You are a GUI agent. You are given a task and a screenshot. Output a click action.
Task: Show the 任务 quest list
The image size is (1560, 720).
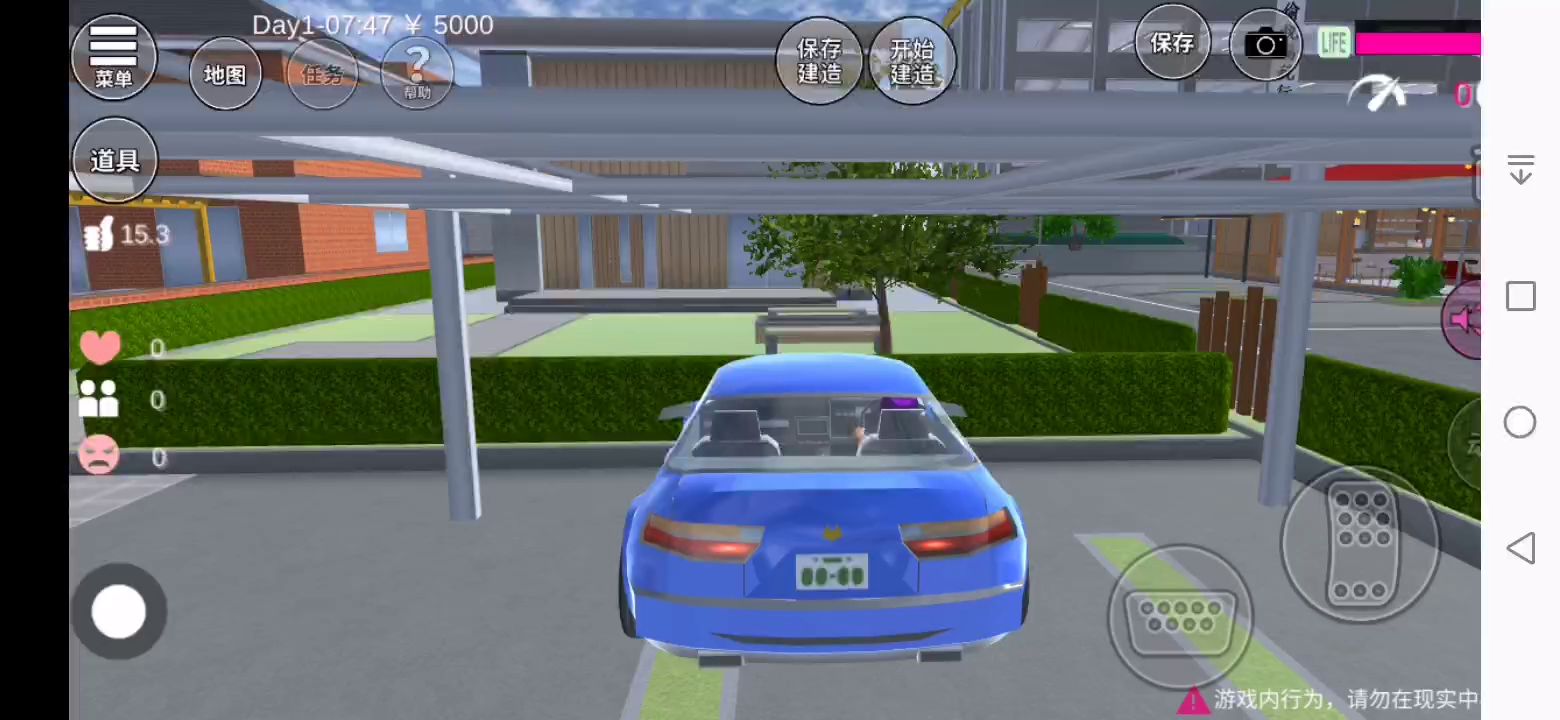pos(322,74)
